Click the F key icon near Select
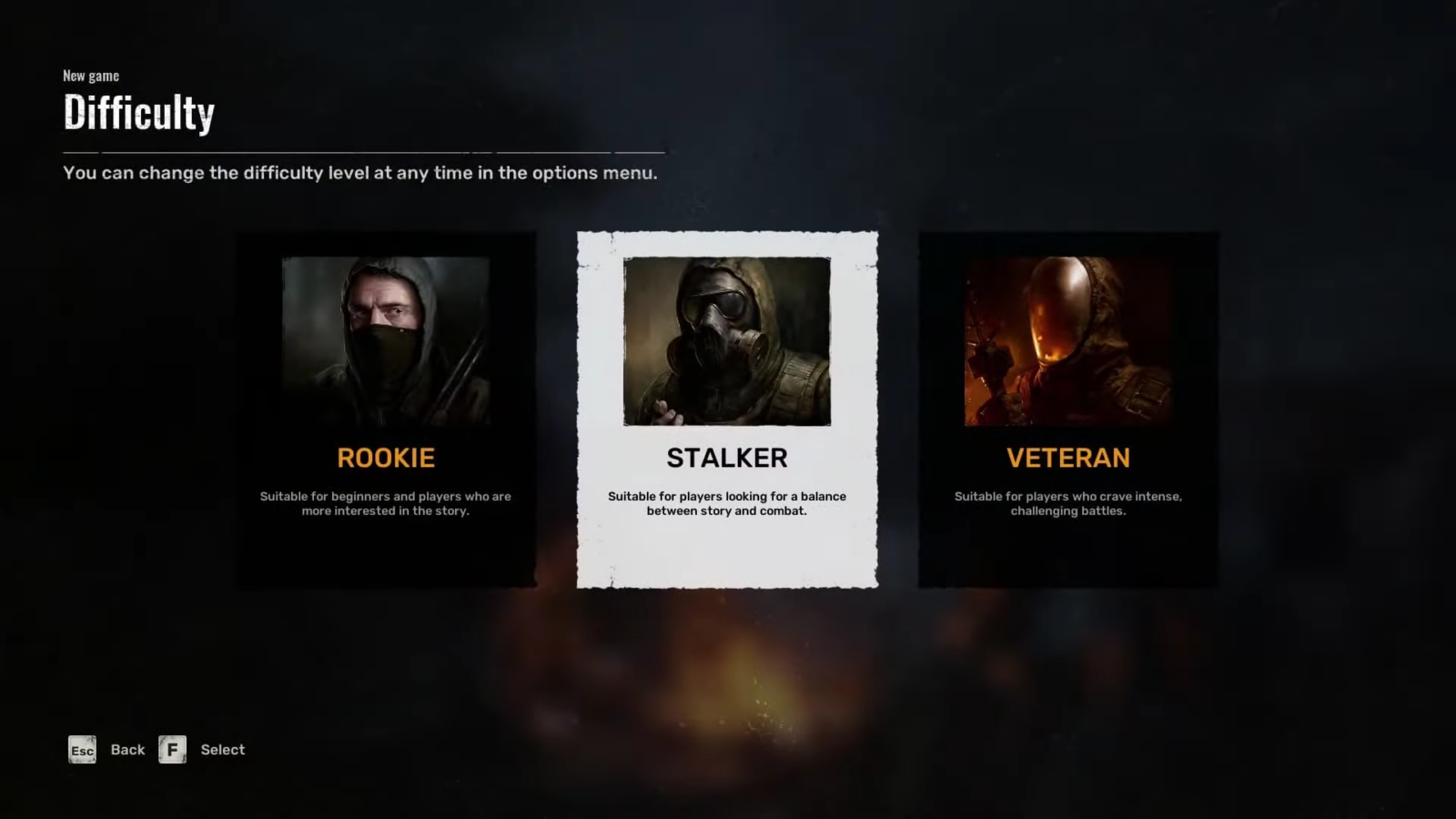 (172, 750)
